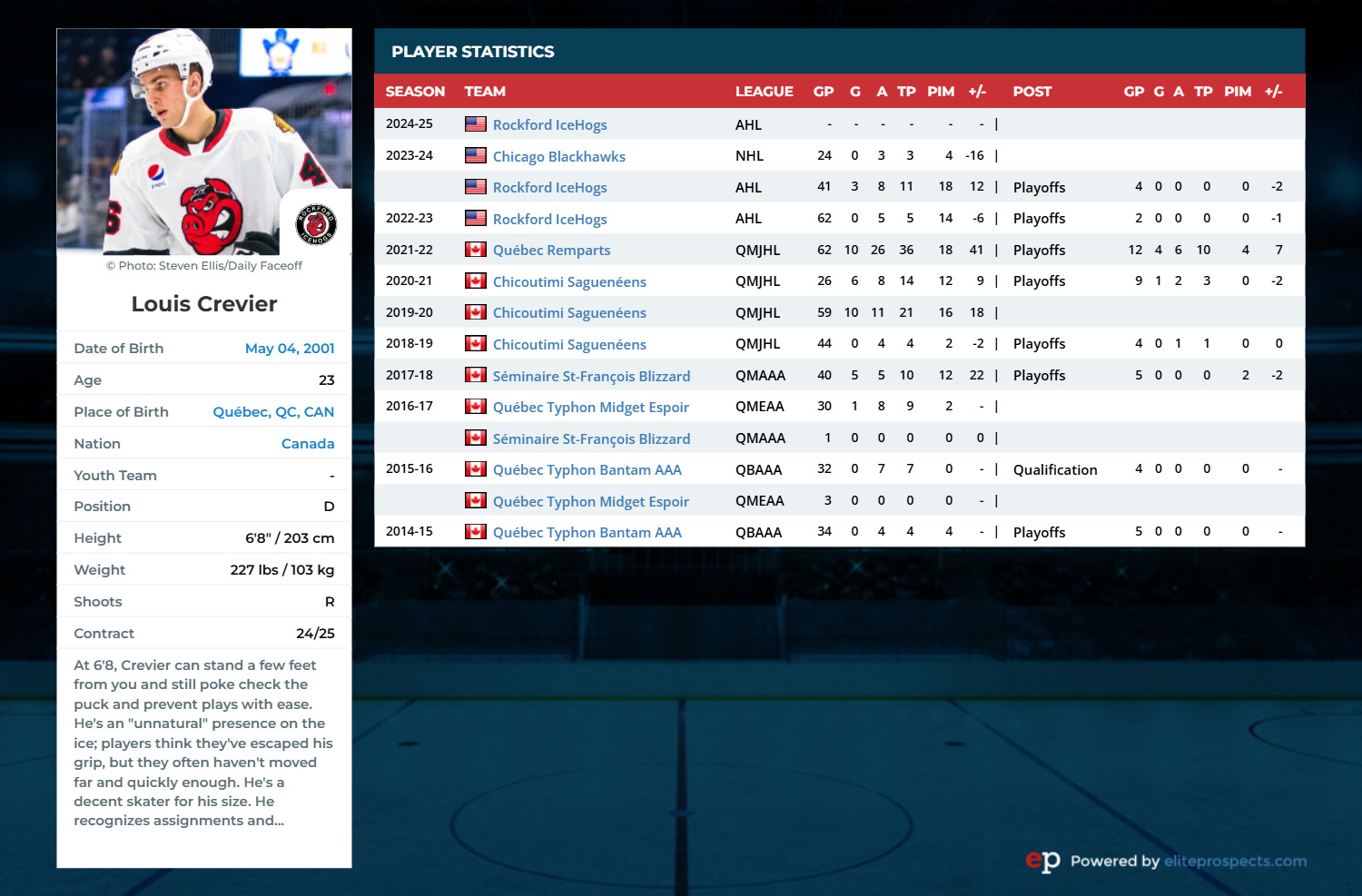Open the Québec, QC, CAN birthplace link
Viewport: 1362px width, 896px height.
pyautogui.click(x=273, y=412)
